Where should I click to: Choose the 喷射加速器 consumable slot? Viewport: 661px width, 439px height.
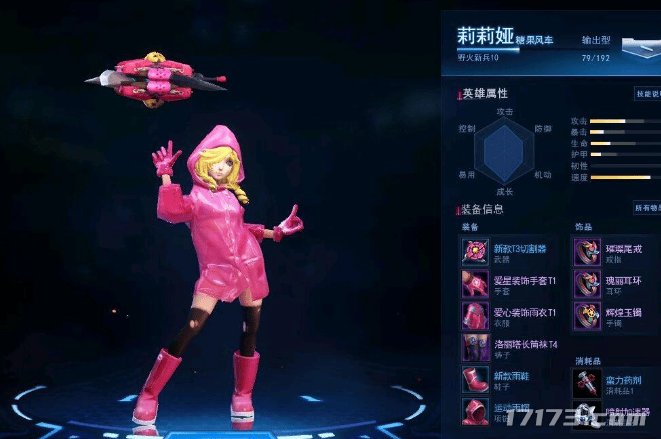click(587, 412)
